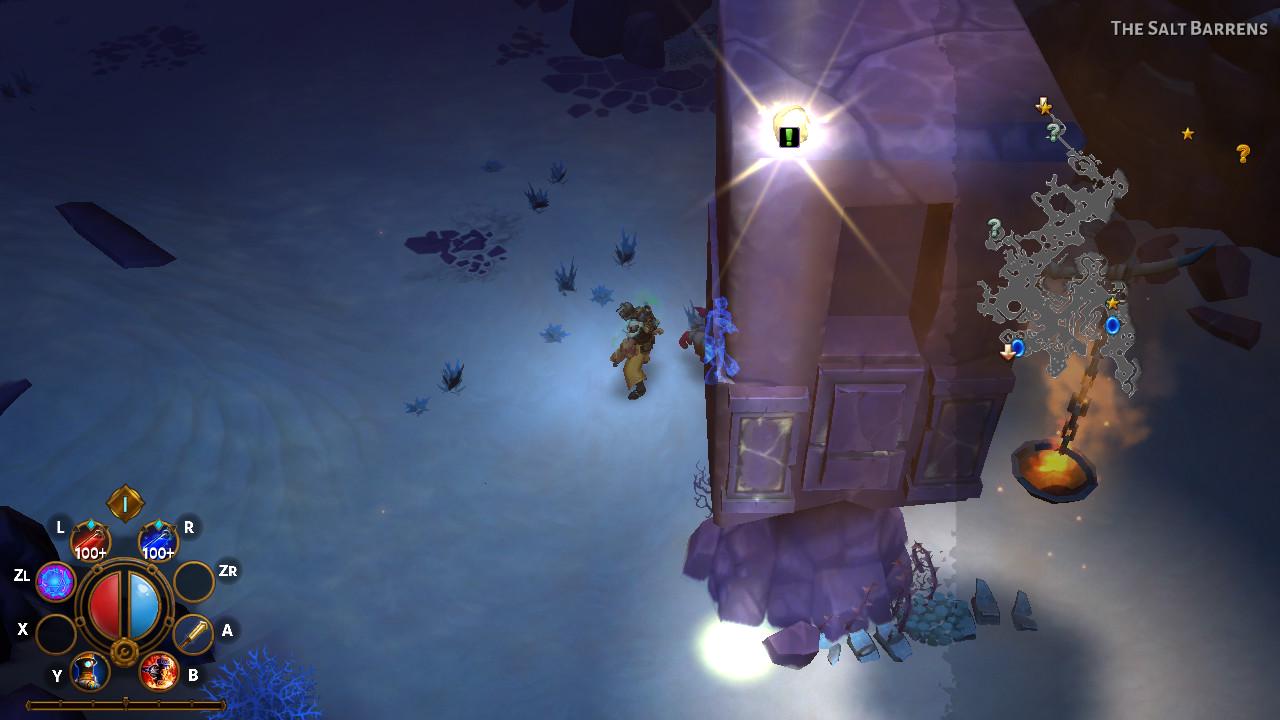
Task: Select the blue mana potion on R
Action: [x=157, y=536]
